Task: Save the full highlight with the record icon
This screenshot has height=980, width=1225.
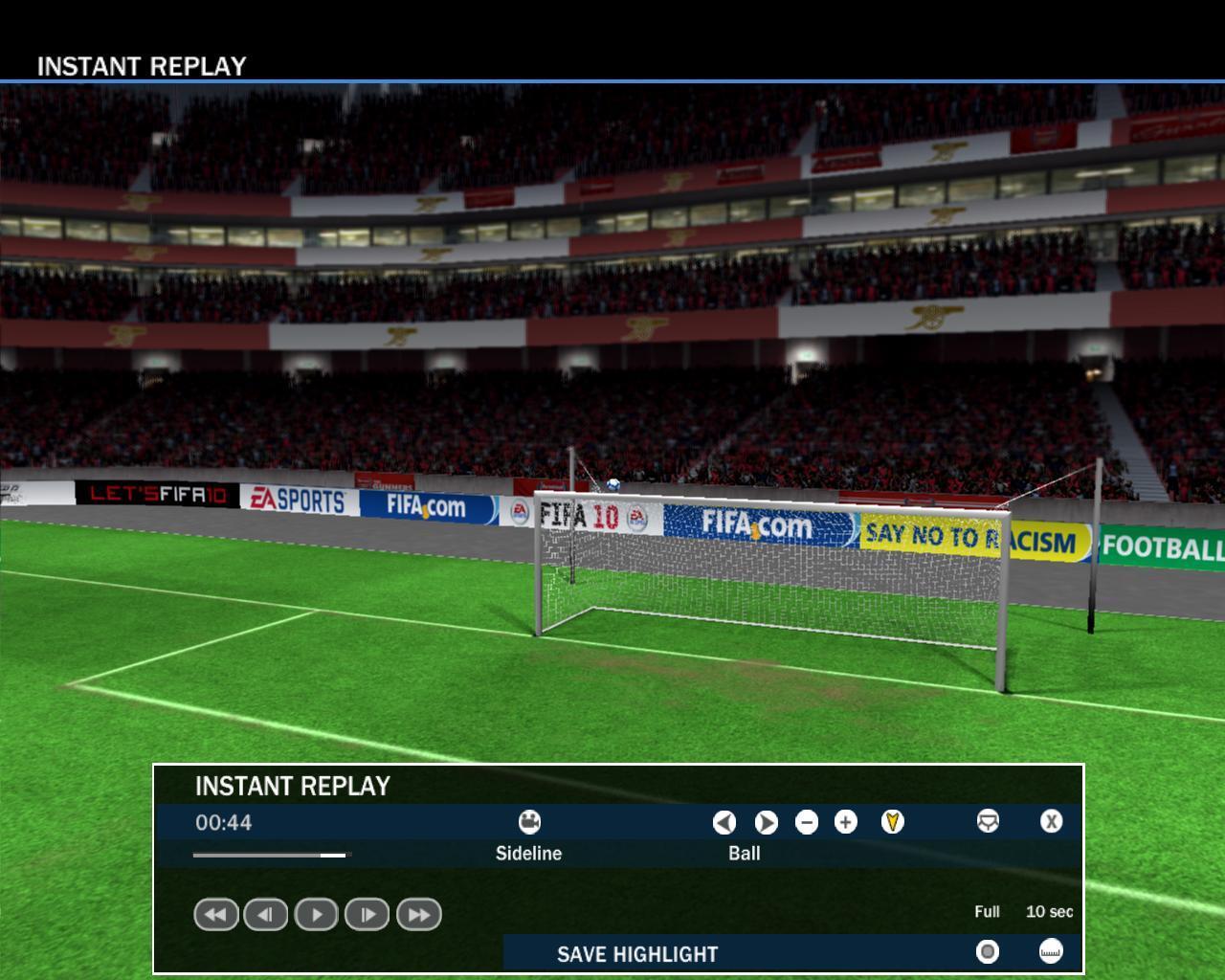Action: point(987,951)
